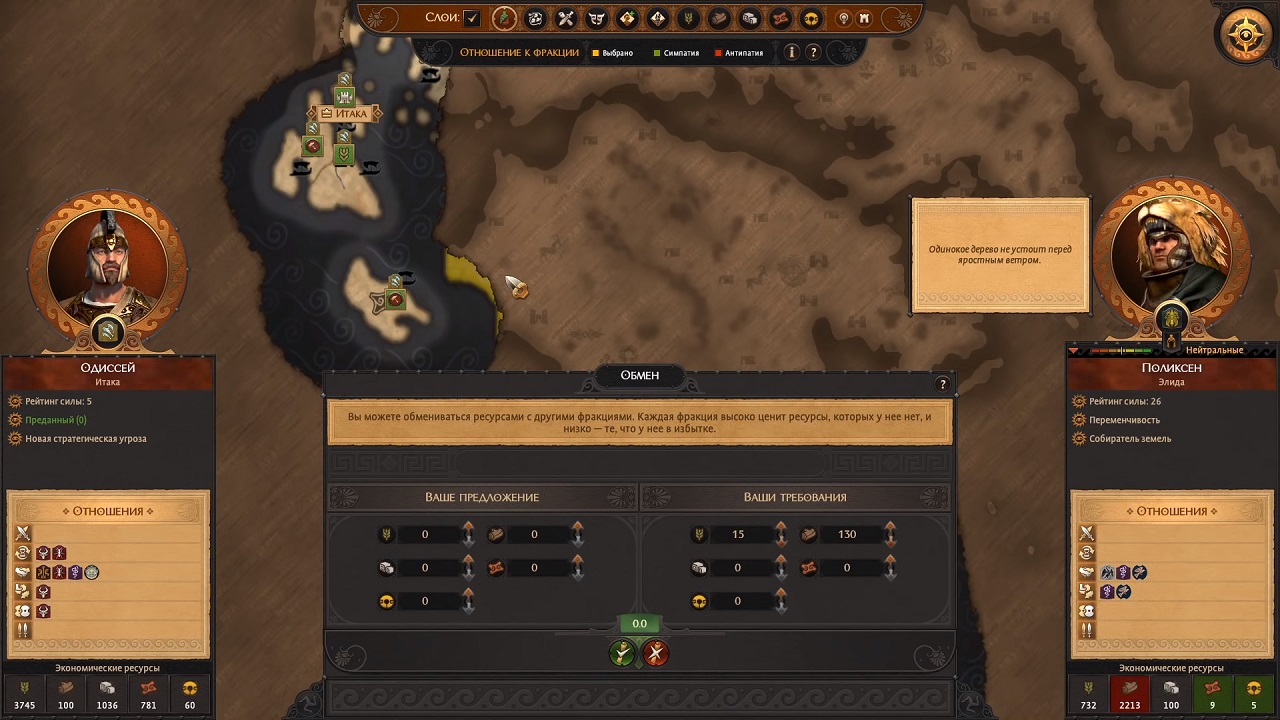Click the food demand field showing 15

(x=738, y=534)
